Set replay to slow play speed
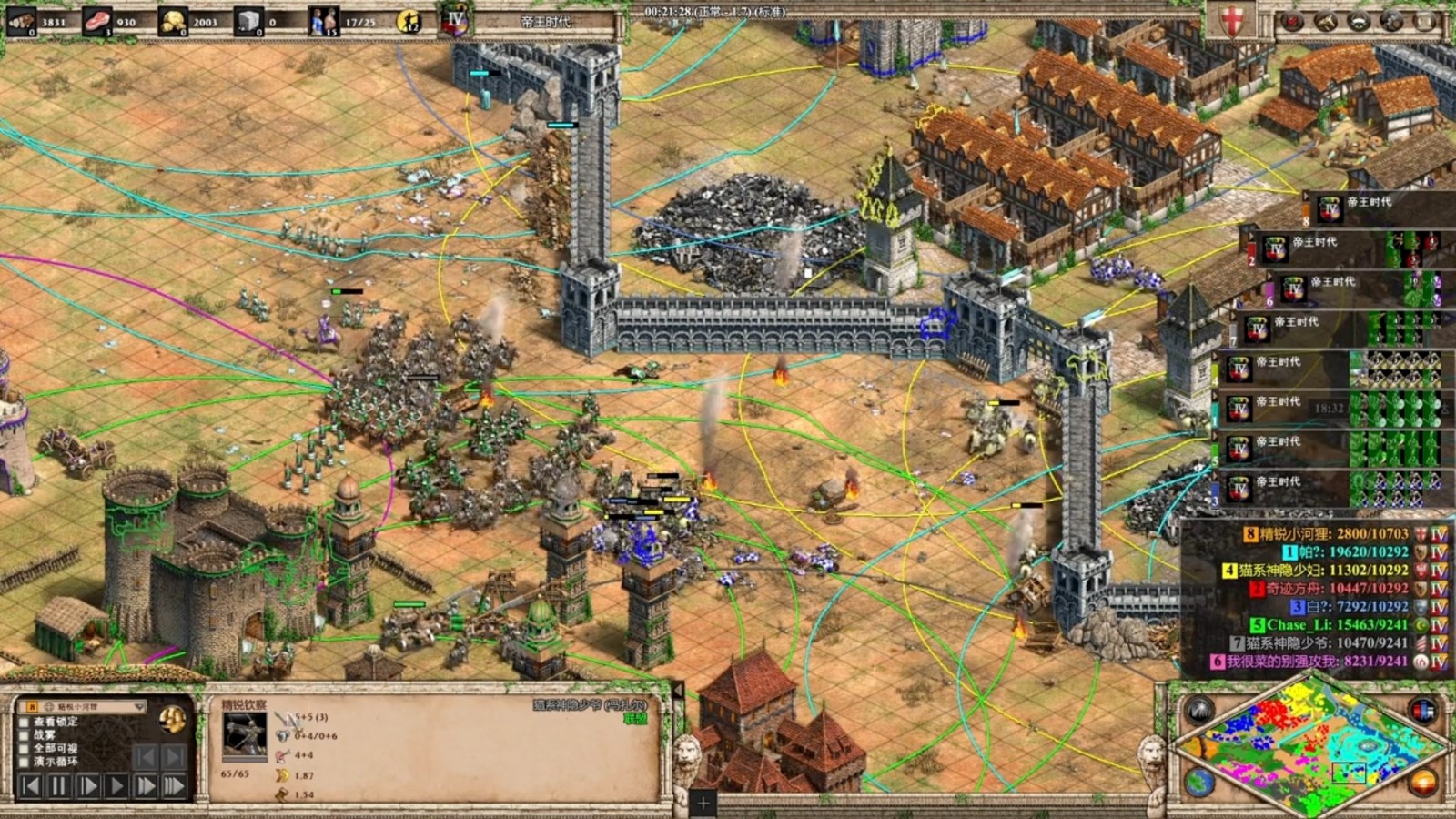Screen dimensions: 1456x819 88,785
